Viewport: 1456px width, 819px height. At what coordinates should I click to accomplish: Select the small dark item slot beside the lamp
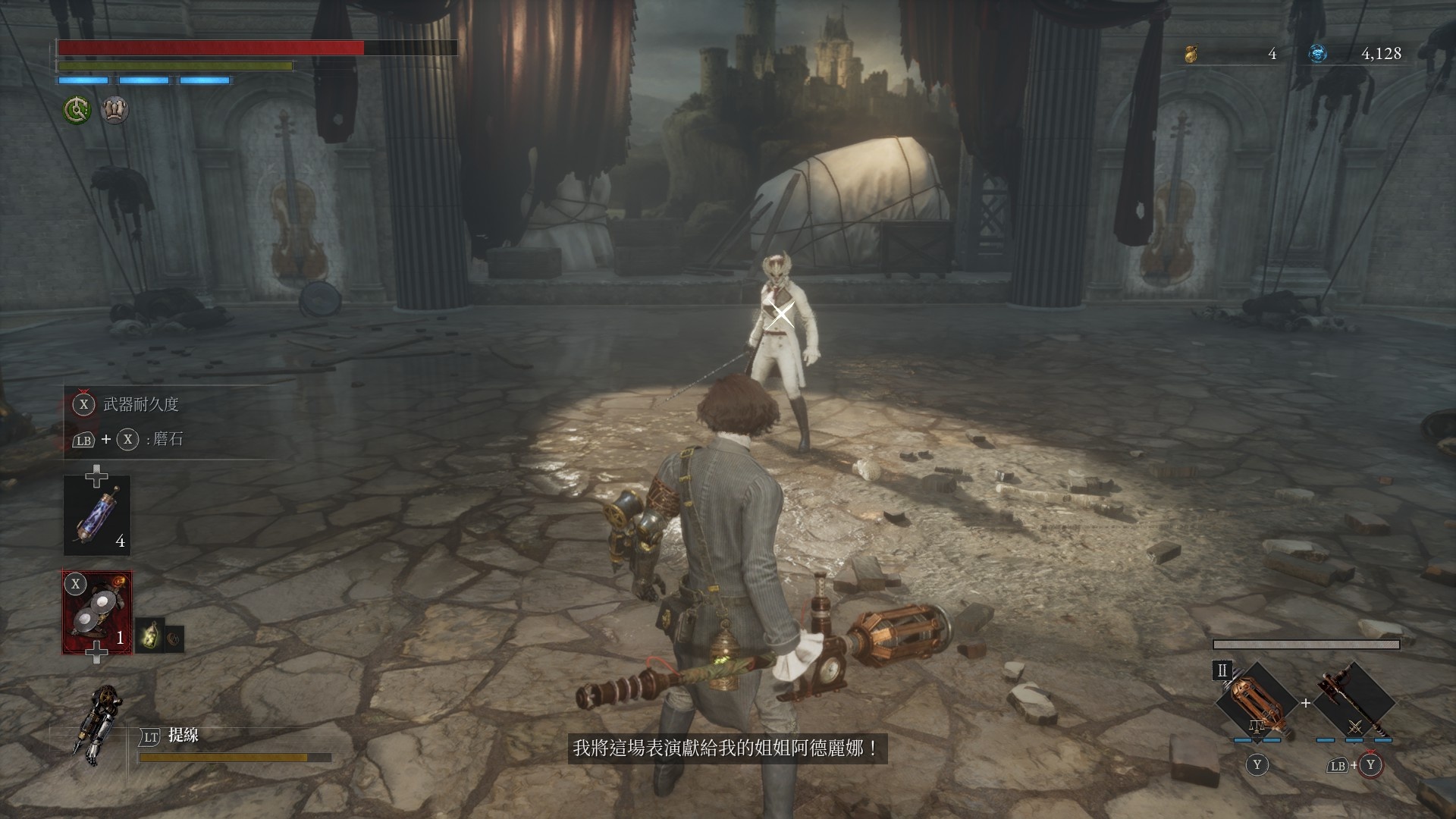coord(174,639)
